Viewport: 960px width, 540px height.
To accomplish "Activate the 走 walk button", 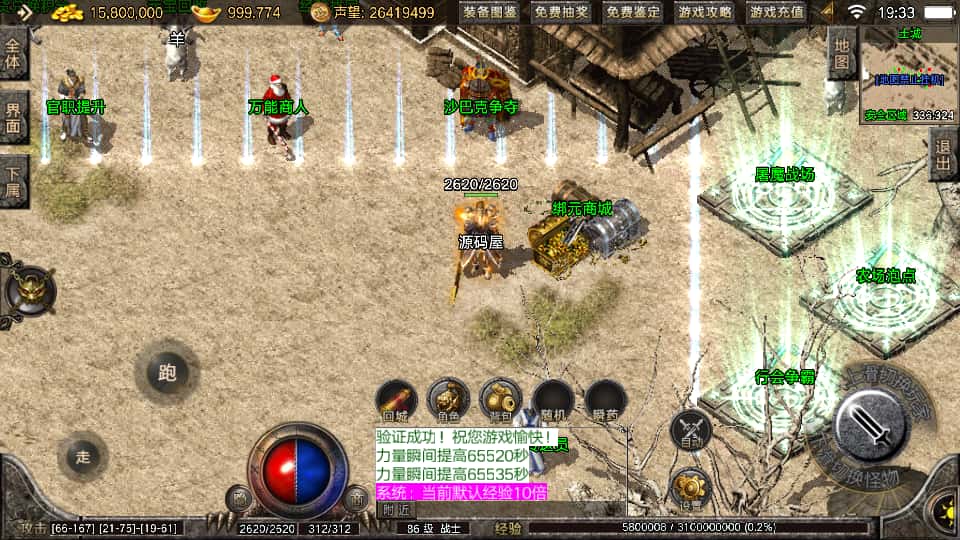I will 83,456.
